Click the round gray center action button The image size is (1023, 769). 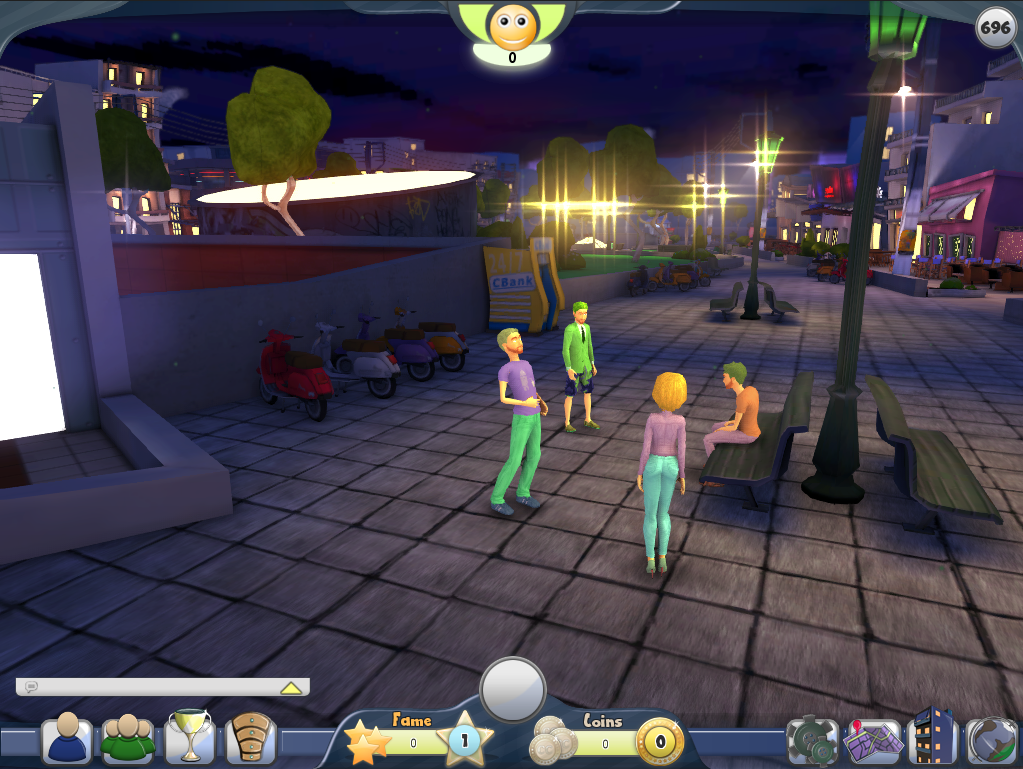[x=513, y=689]
